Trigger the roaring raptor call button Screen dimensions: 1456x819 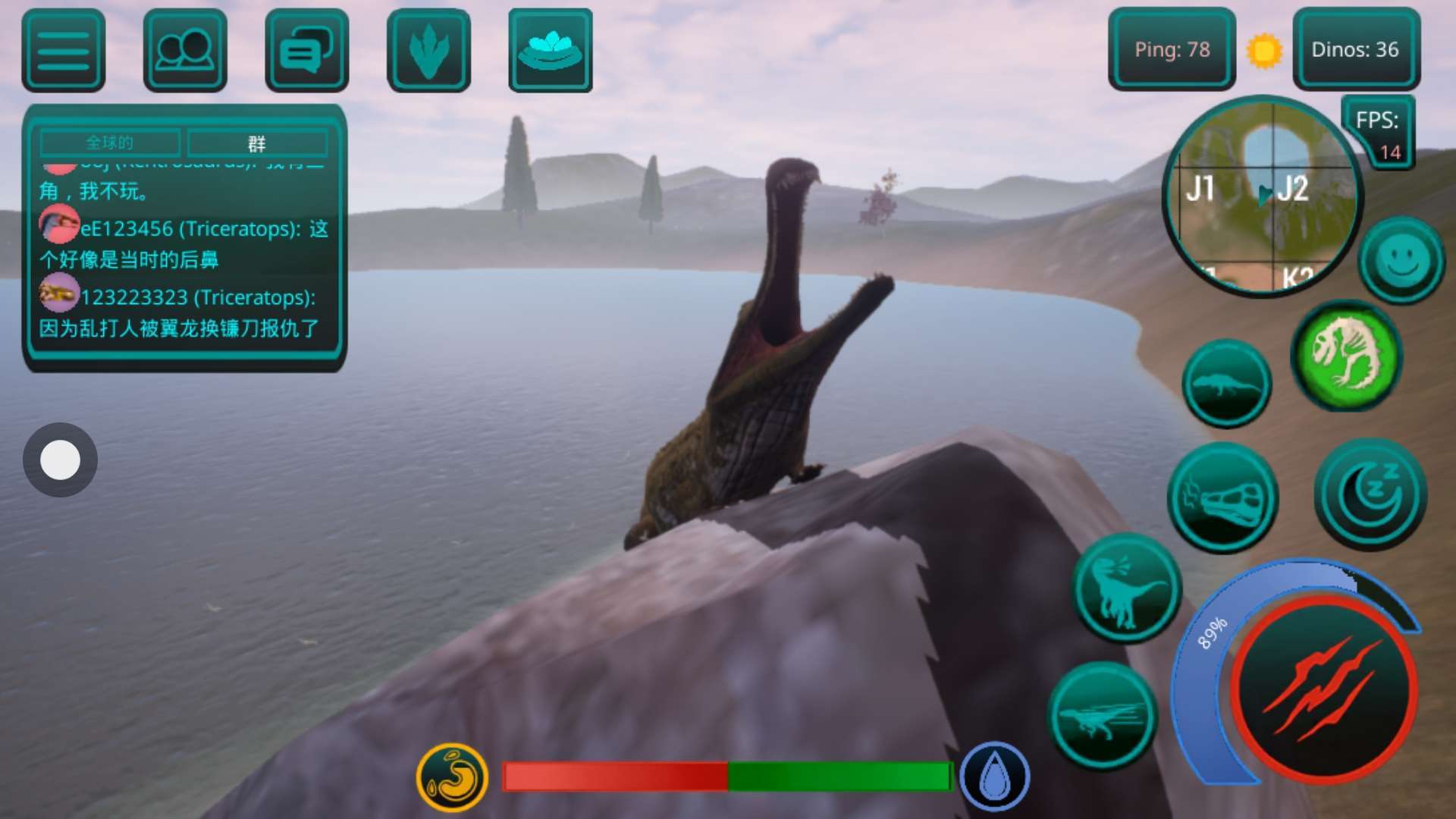(x=1126, y=588)
